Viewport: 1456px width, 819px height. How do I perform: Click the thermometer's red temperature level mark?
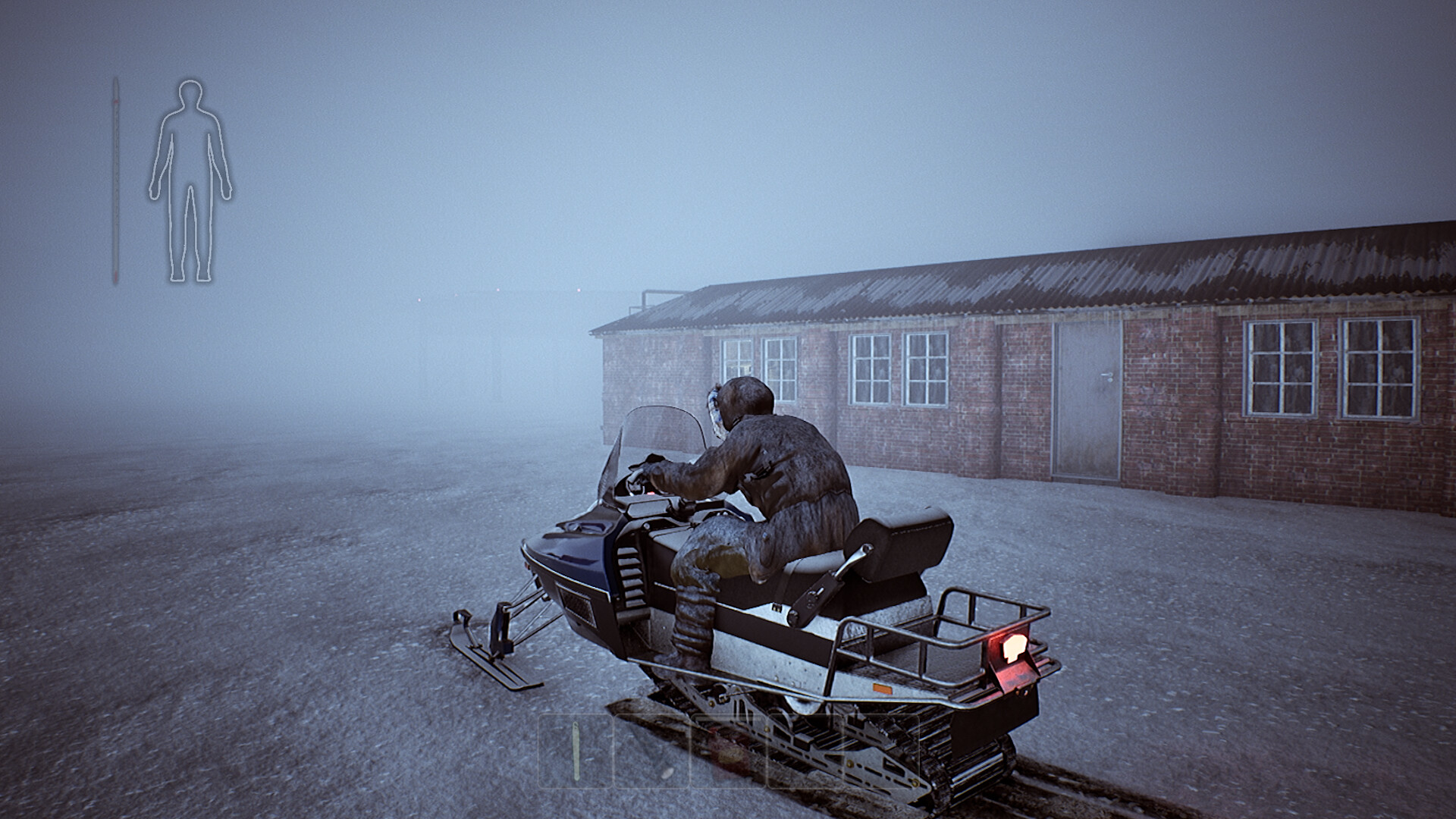click(116, 101)
